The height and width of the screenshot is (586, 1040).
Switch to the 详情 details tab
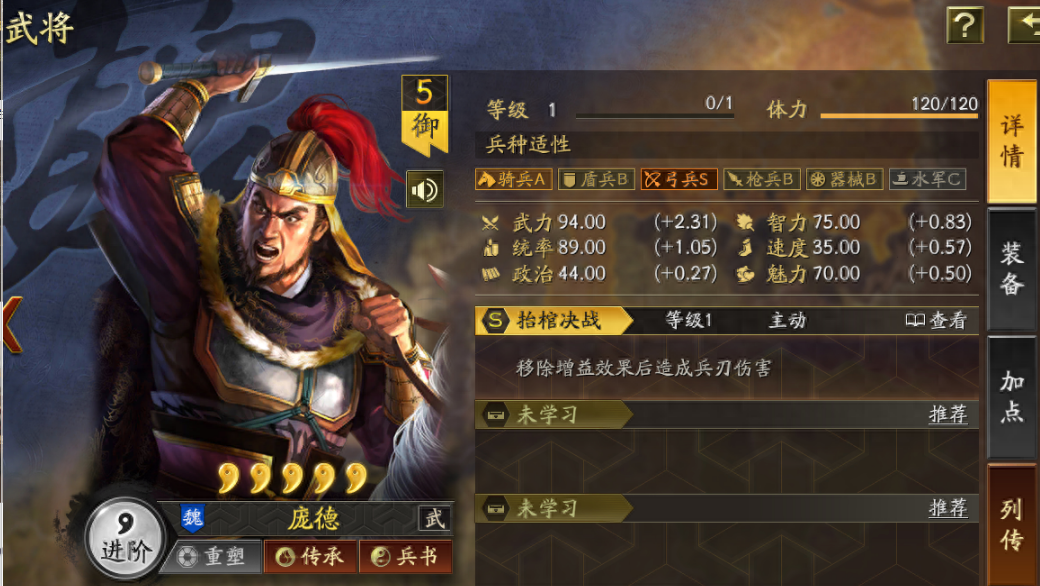[x=1012, y=142]
